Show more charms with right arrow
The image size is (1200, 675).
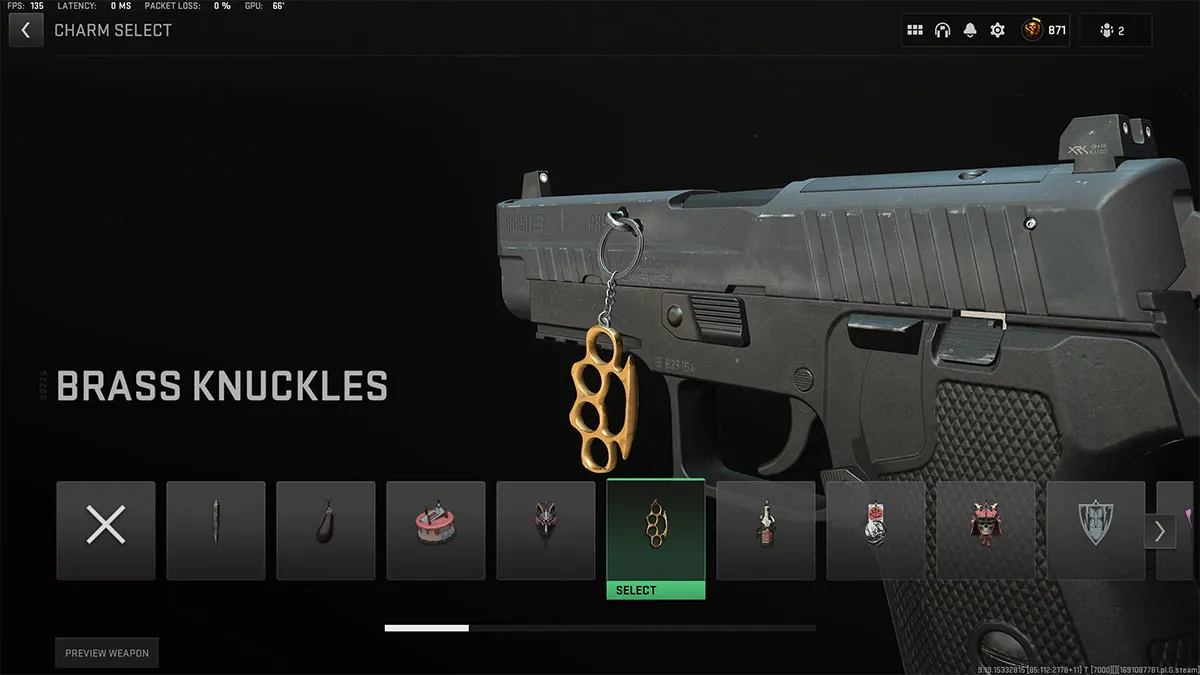(1159, 531)
